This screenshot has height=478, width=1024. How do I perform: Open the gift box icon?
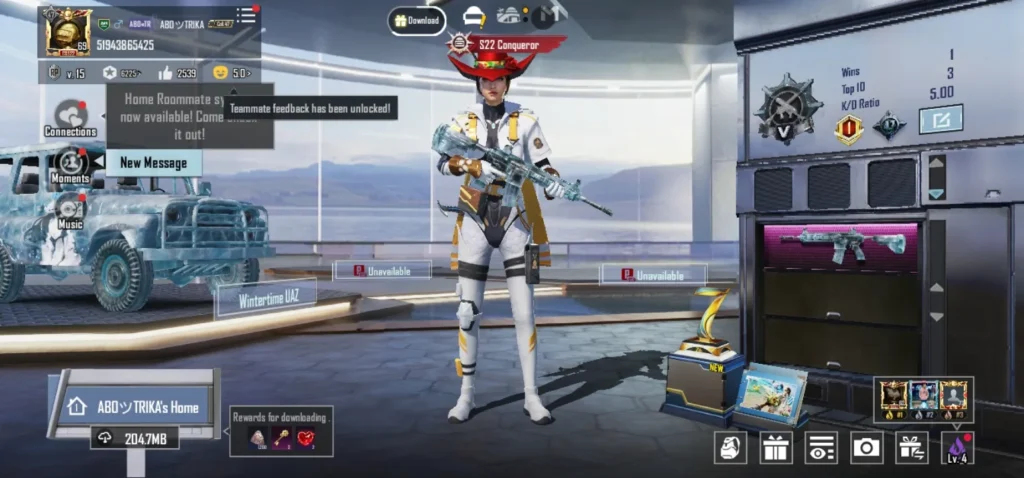click(x=776, y=447)
